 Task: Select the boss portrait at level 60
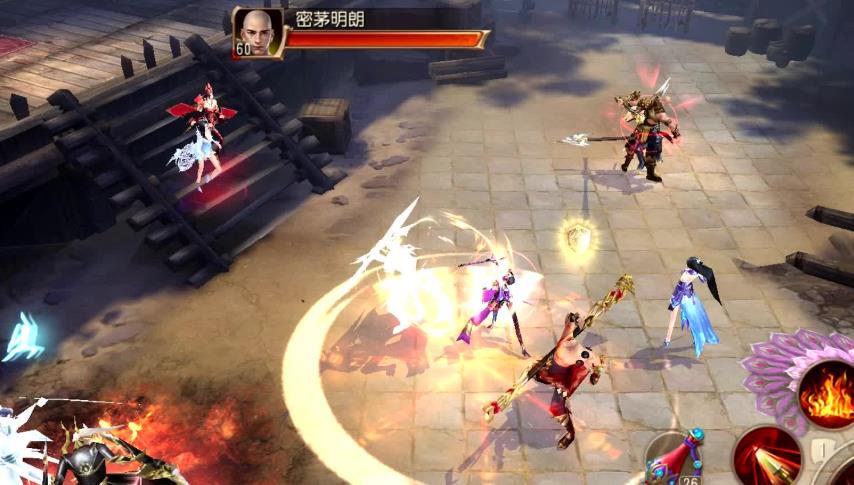coord(257,32)
